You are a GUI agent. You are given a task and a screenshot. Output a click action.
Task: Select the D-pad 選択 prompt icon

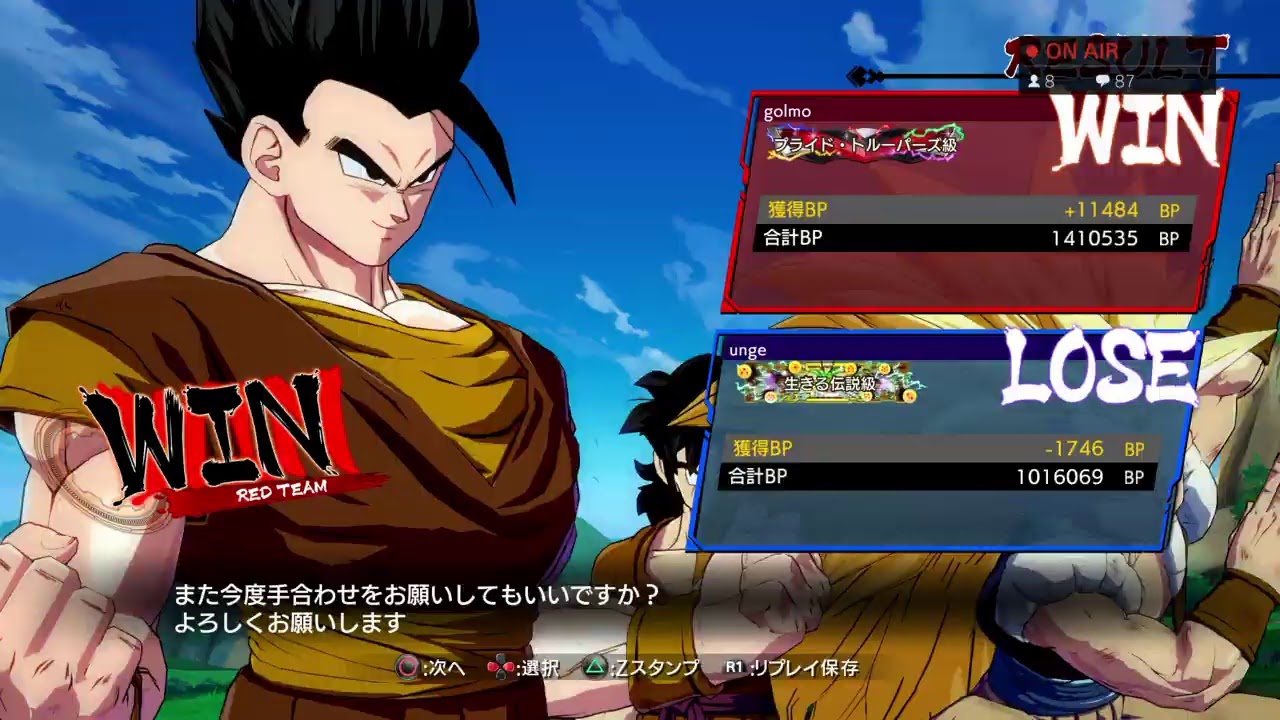click(x=500, y=666)
